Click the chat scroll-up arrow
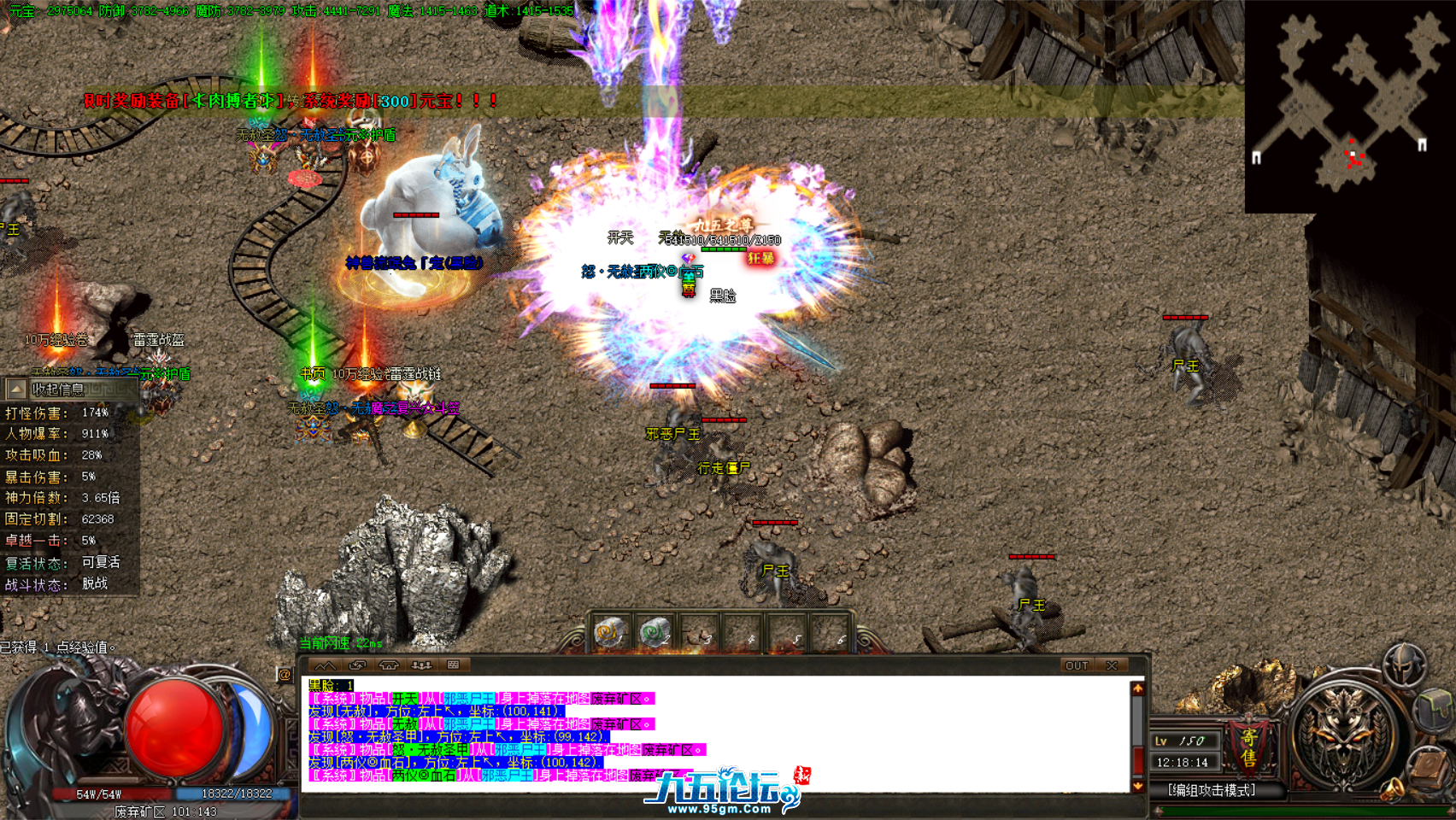This screenshot has height=820, width=1456. click(1137, 688)
